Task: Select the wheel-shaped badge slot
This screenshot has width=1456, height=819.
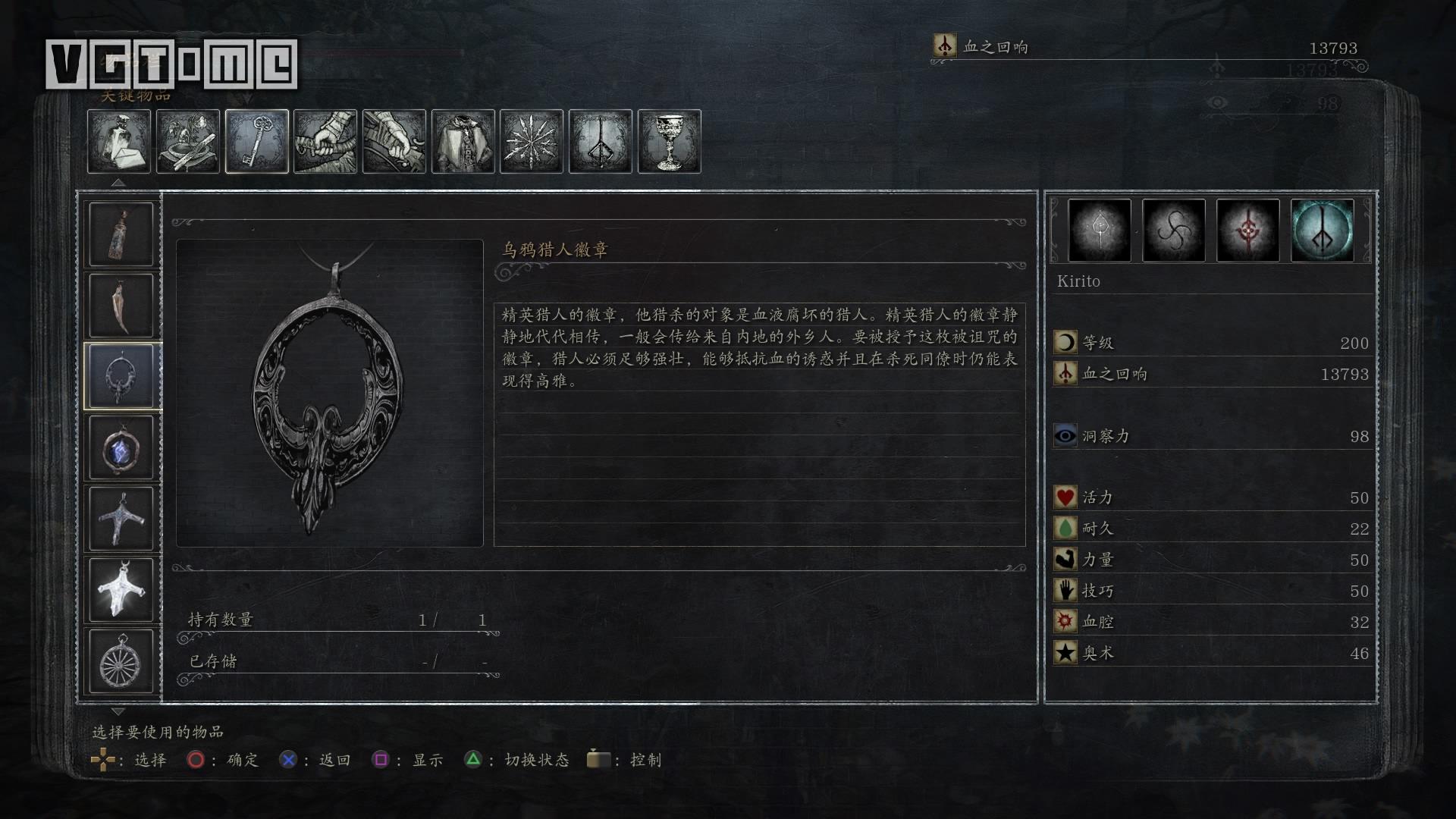Action: 121,661
